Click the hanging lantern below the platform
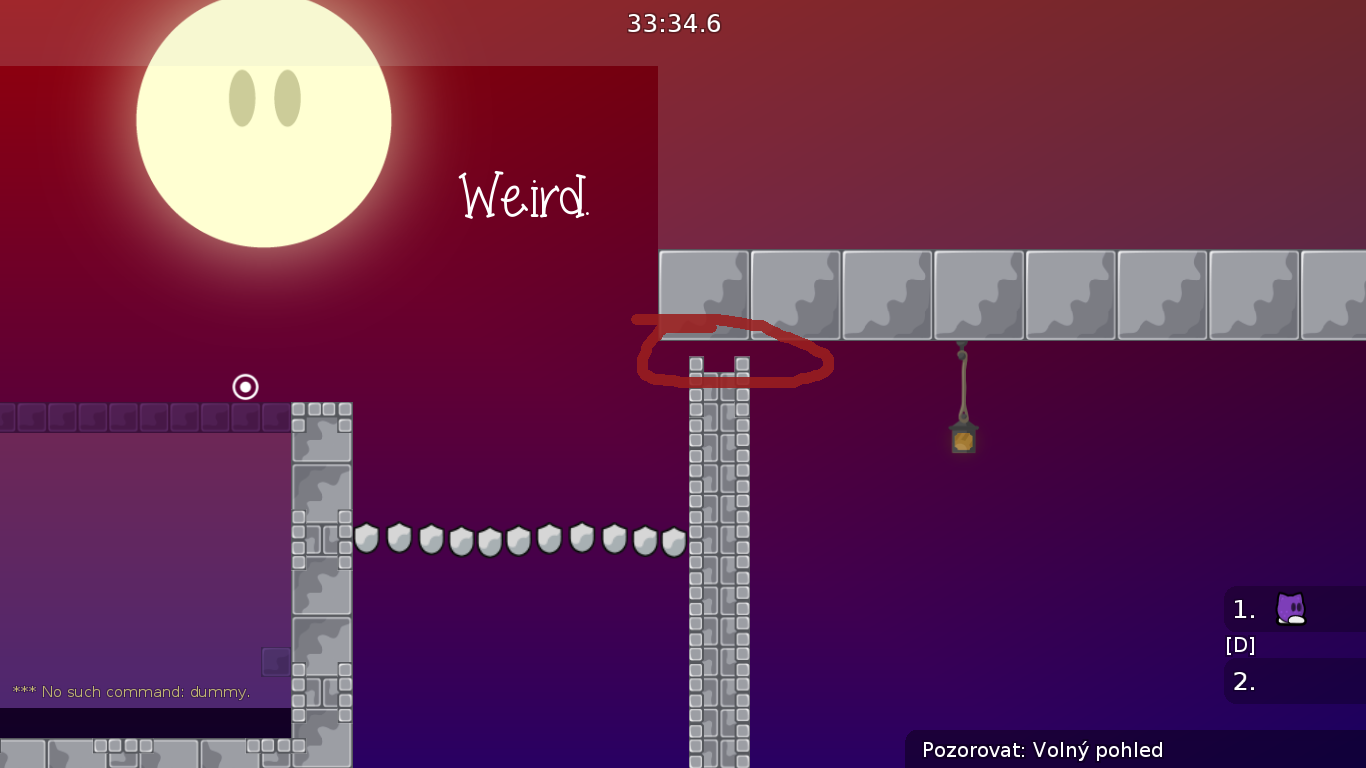This screenshot has width=1366, height=768. (962, 436)
